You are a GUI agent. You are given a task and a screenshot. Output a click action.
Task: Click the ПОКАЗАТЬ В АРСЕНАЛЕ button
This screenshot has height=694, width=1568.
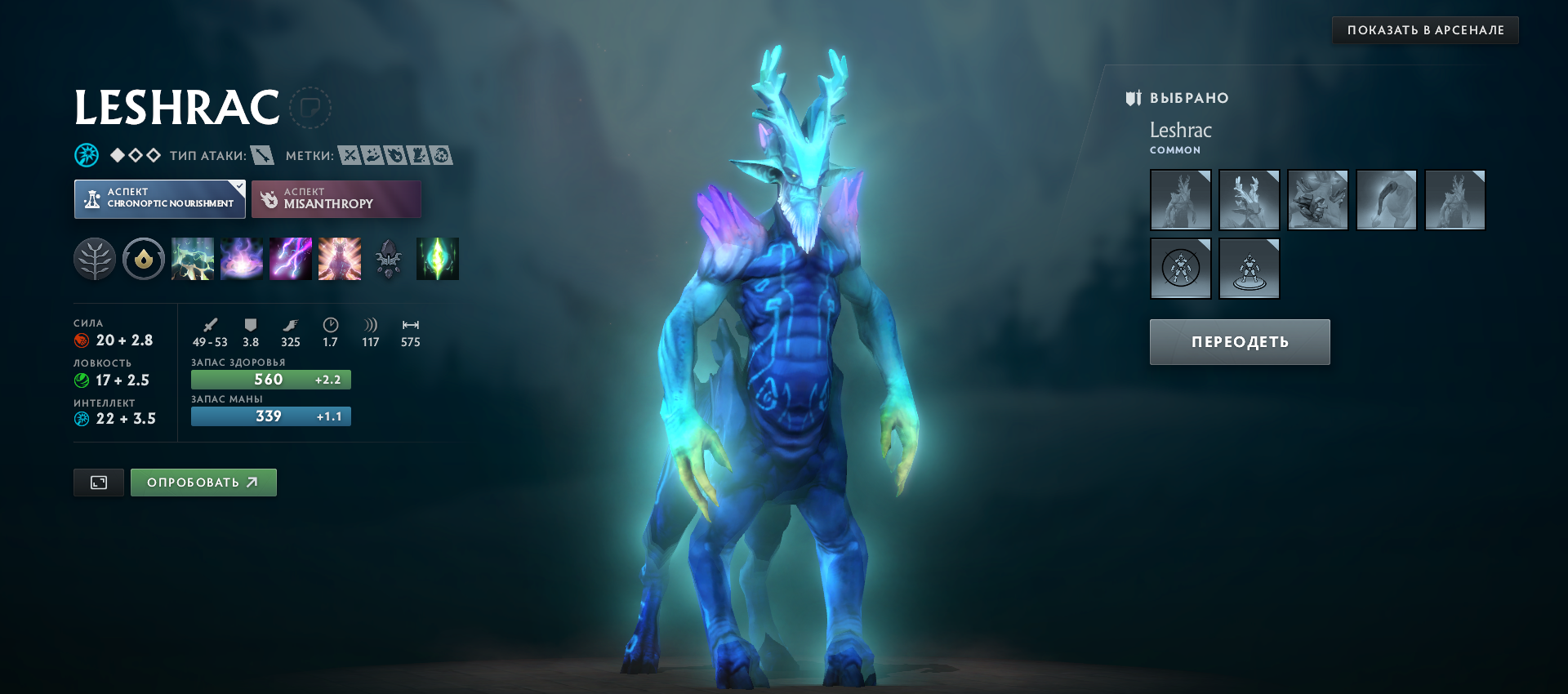(x=1425, y=30)
